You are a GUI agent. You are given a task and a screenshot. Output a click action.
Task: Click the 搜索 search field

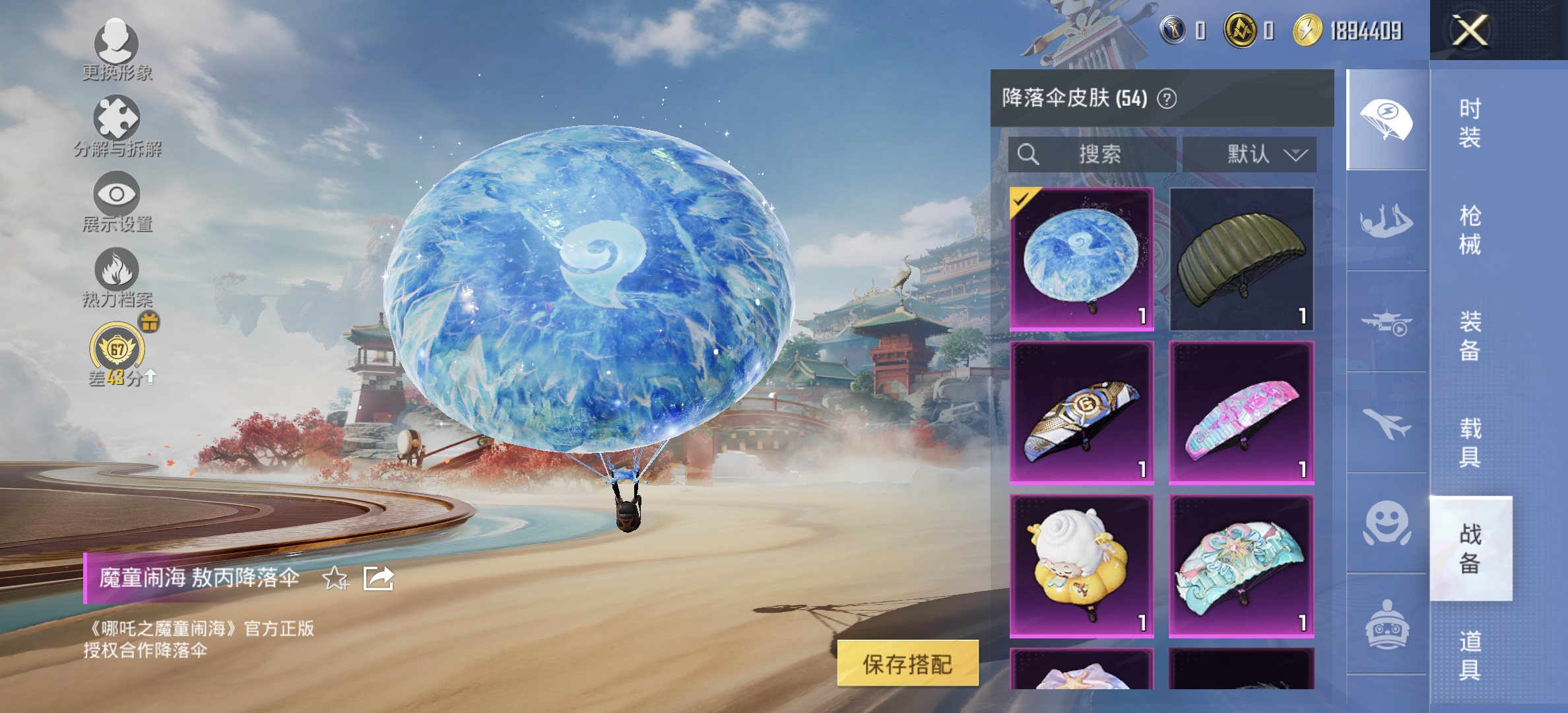pos(1089,155)
